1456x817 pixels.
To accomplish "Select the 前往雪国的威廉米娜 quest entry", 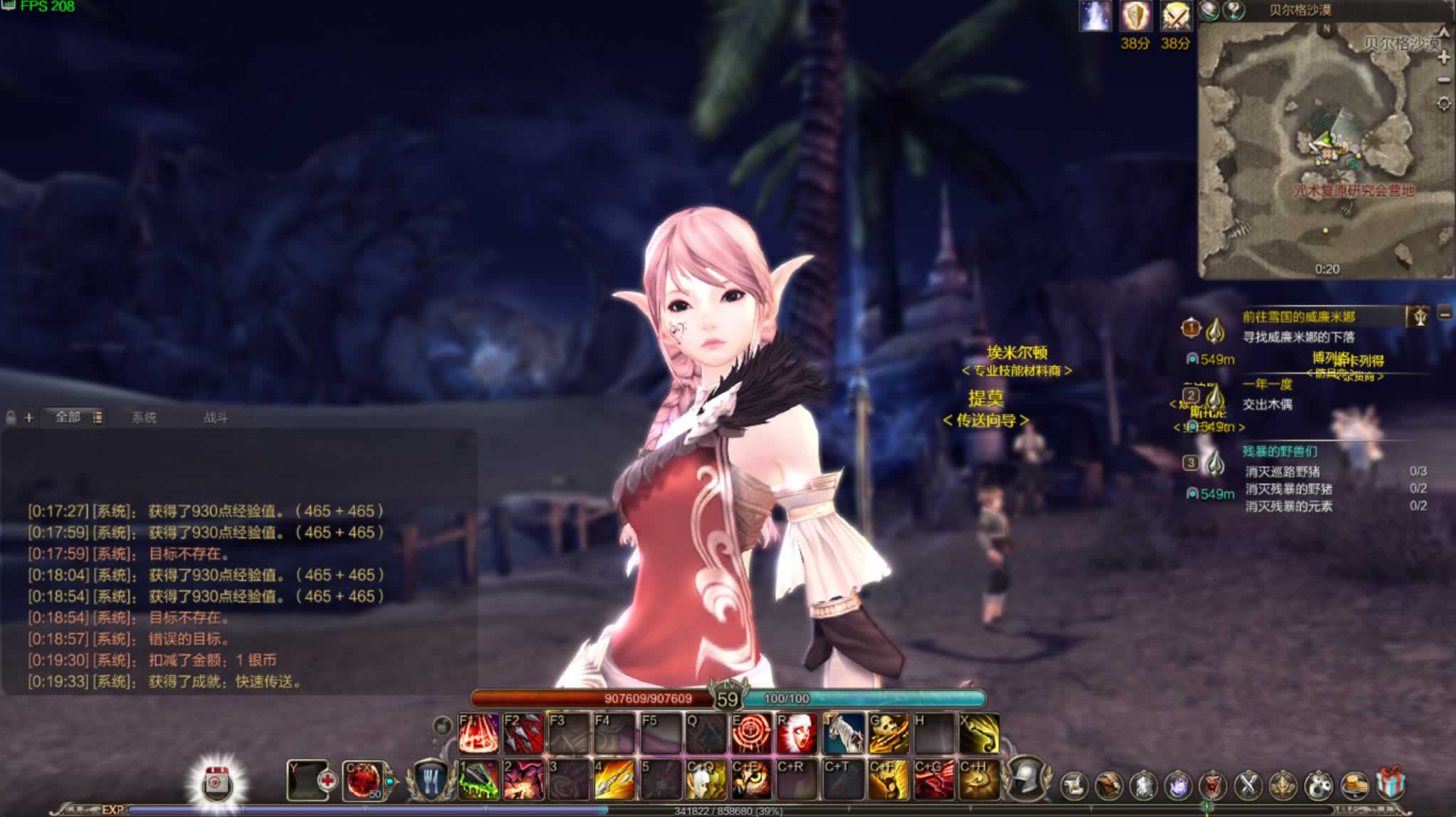I will click(1299, 316).
